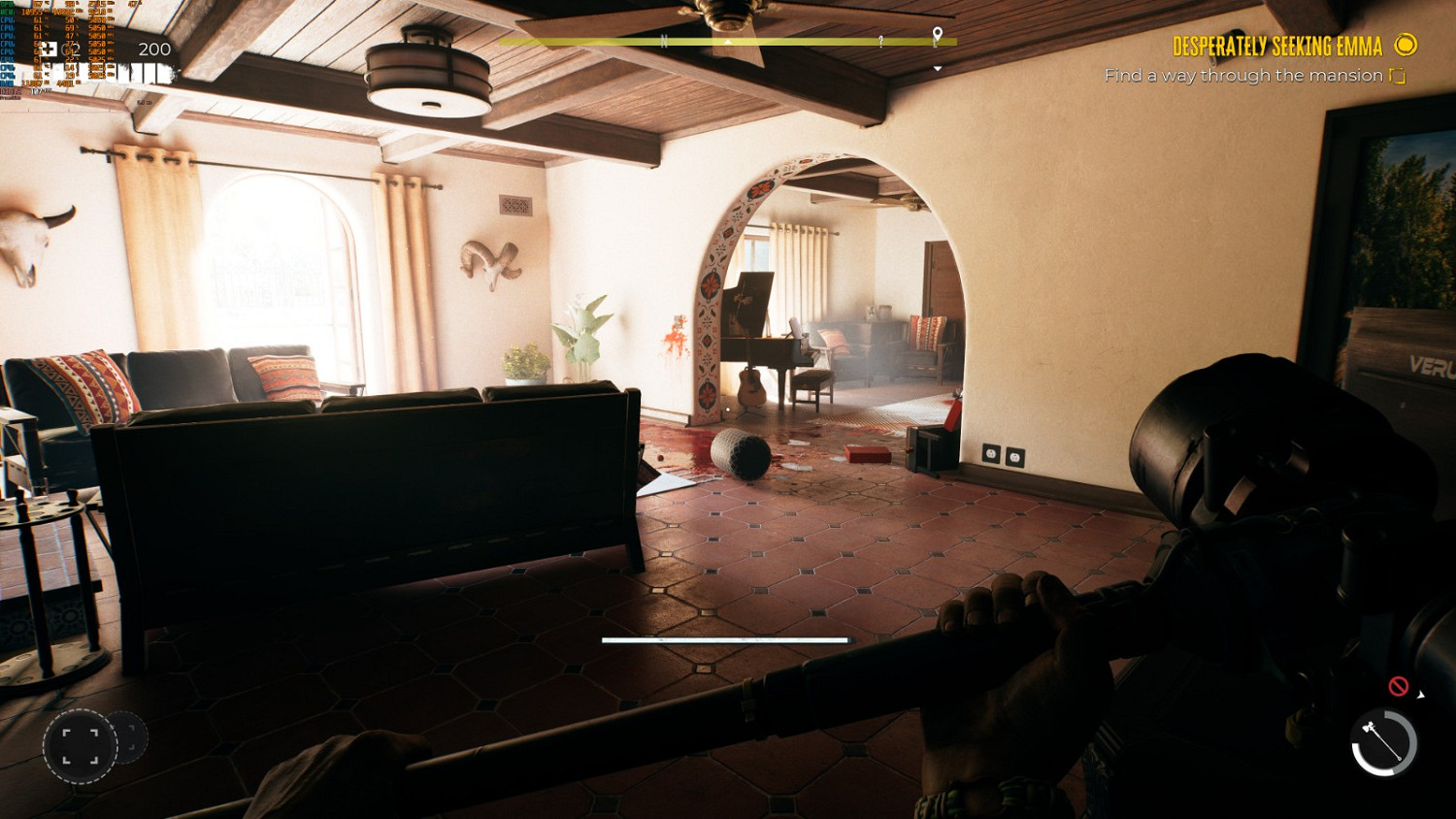Expand the compass direction strip at top center

[x=726, y=43]
